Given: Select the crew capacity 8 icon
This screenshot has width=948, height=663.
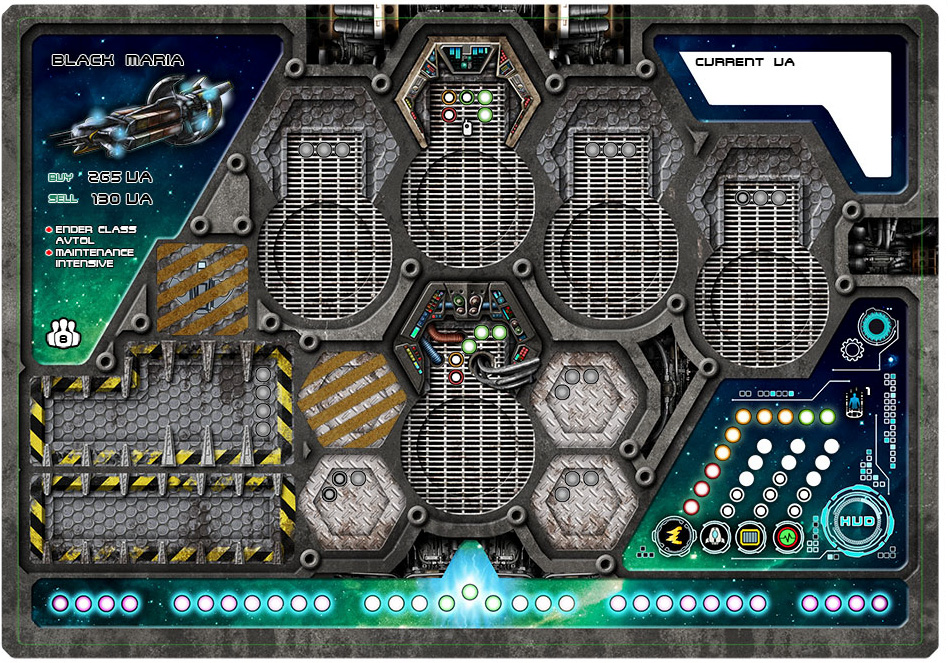Looking at the screenshot, I should click(63, 336).
